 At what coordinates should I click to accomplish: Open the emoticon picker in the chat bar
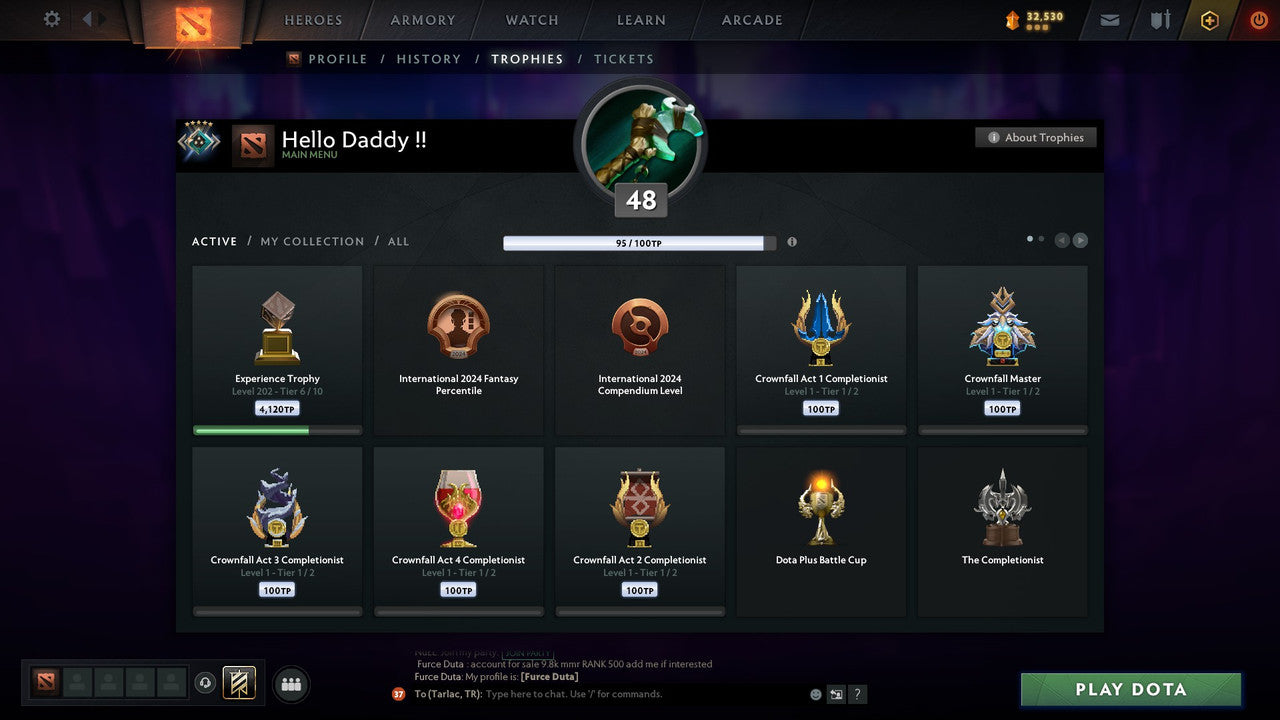tap(813, 693)
